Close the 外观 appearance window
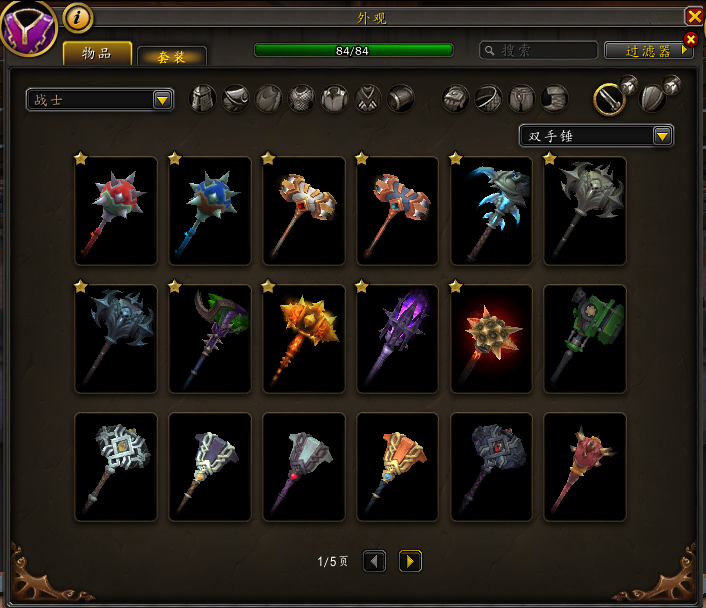This screenshot has width=706, height=608. (x=694, y=16)
